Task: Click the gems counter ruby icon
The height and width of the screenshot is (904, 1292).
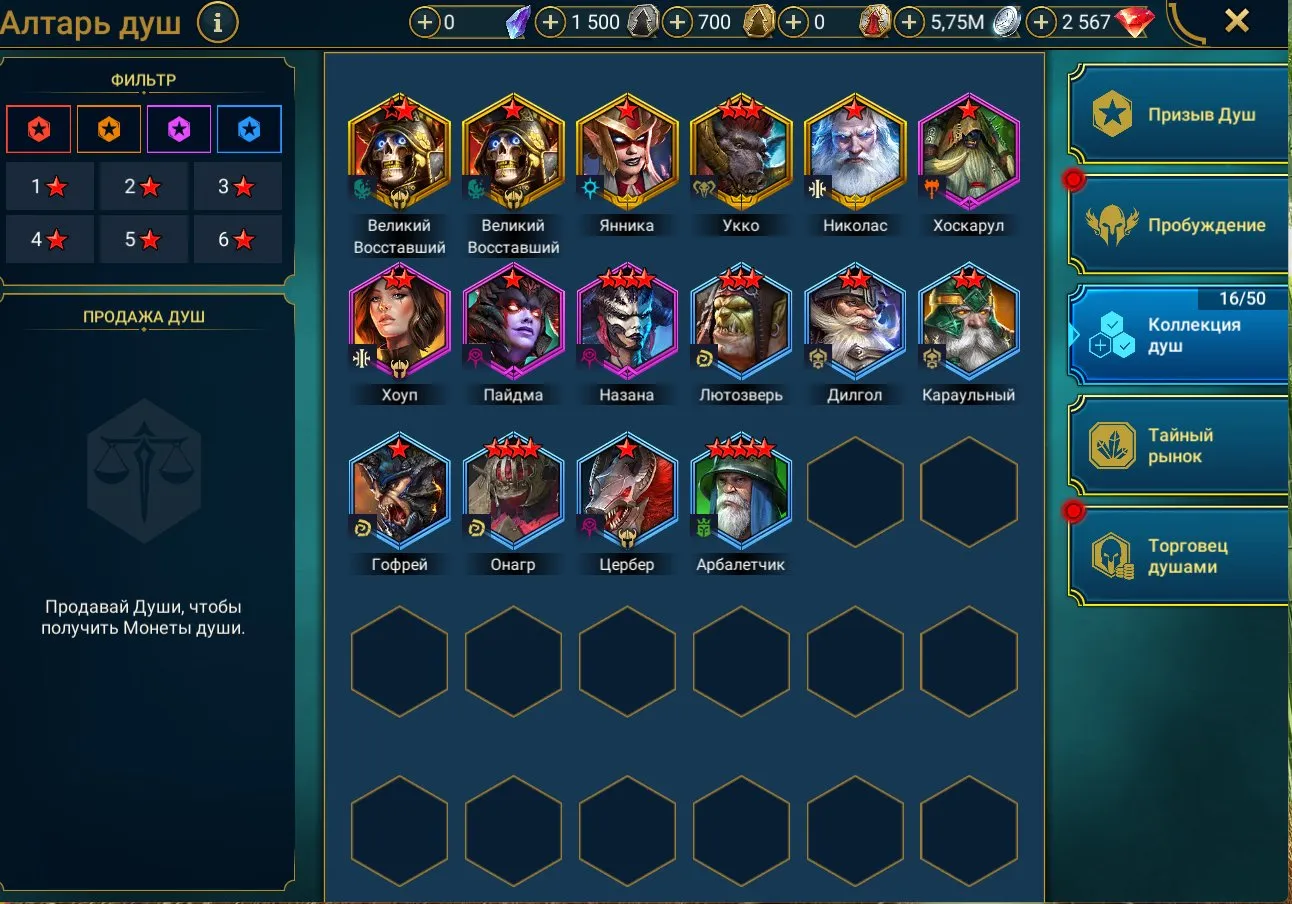Action: click(x=1134, y=21)
